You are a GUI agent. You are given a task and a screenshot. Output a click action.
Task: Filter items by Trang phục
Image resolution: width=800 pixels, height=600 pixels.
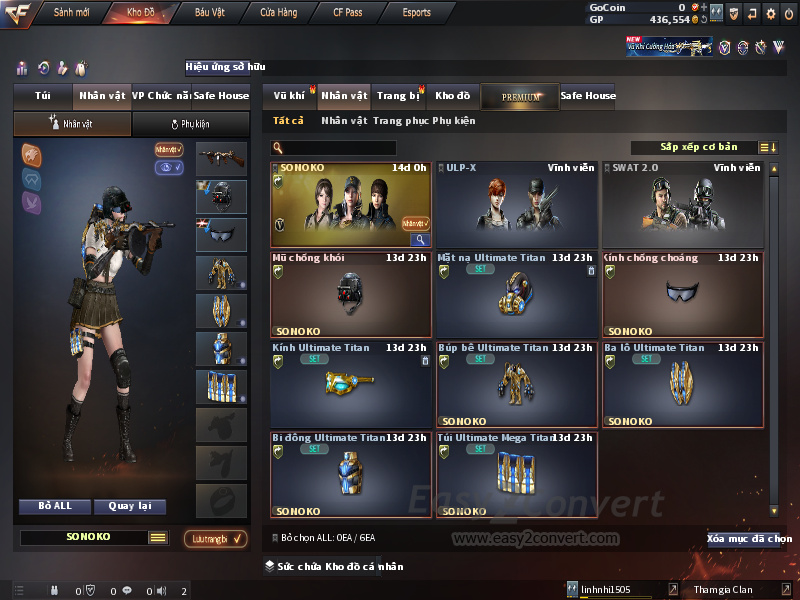(x=400, y=121)
